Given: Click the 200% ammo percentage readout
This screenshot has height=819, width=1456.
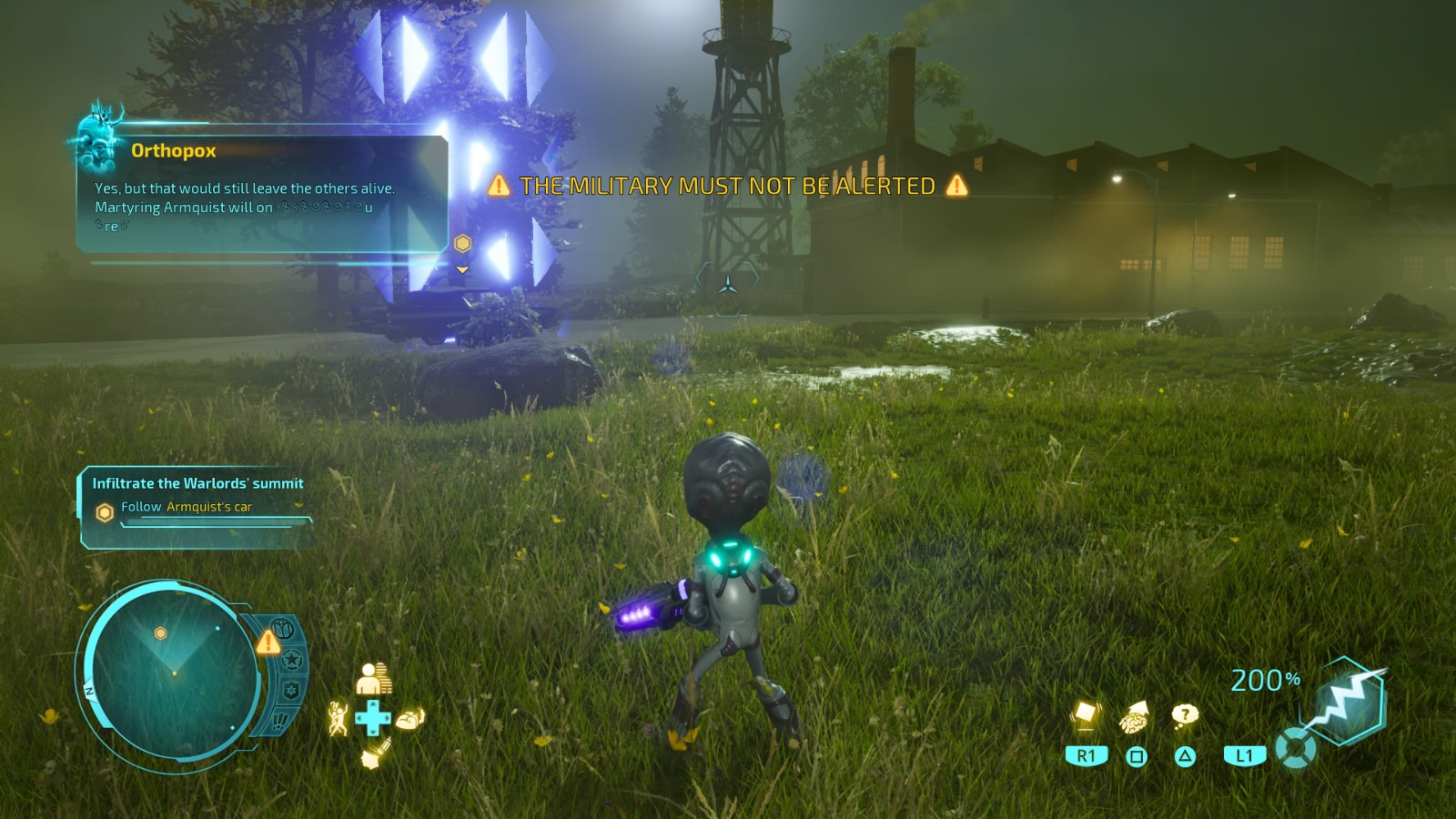Looking at the screenshot, I should [x=1267, y=679].
